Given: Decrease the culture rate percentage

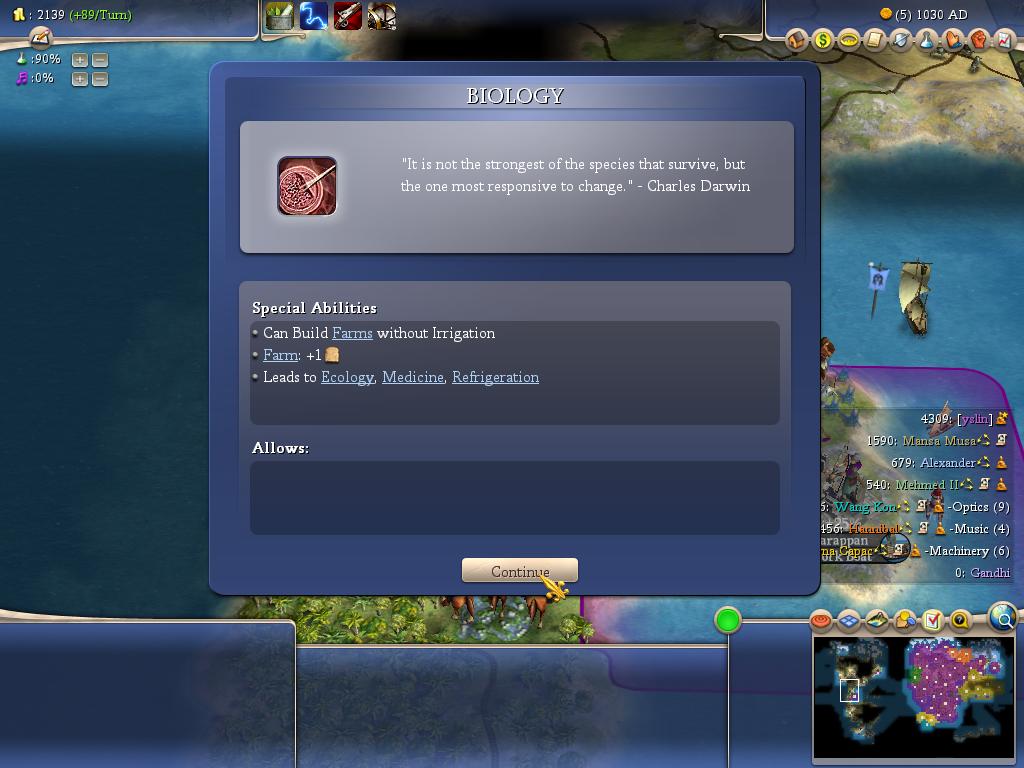Looking at the screenshot, I should pyautogui.click(x=99, y=78).
